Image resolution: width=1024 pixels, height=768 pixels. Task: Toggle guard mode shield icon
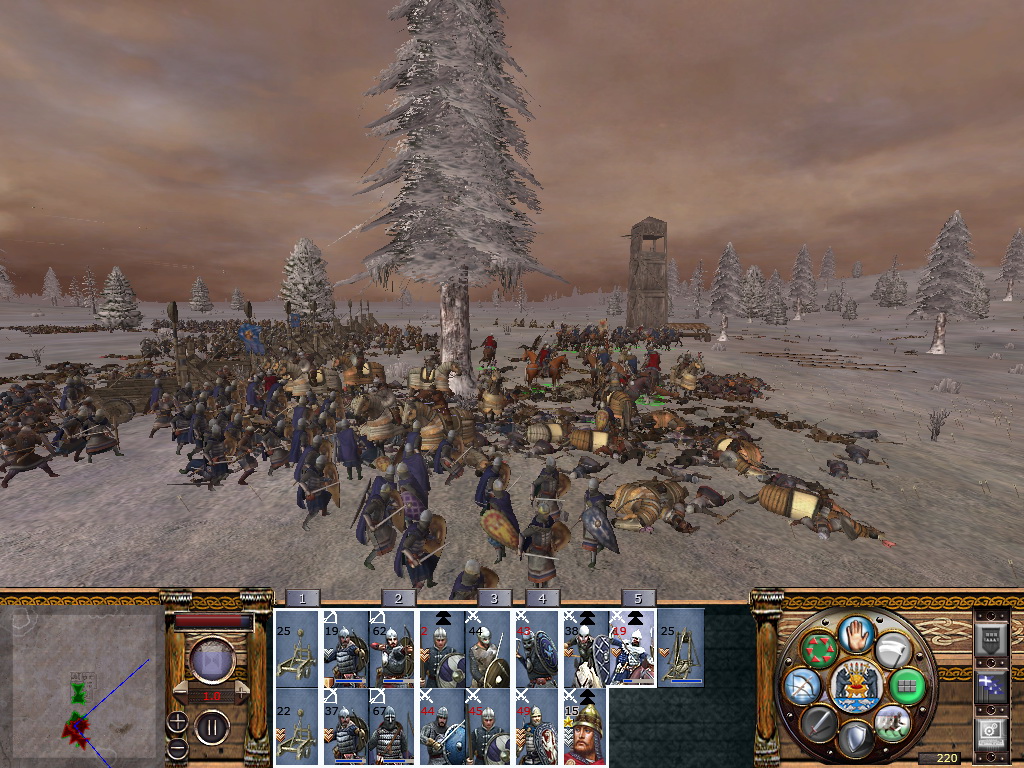tap(855, 738)
